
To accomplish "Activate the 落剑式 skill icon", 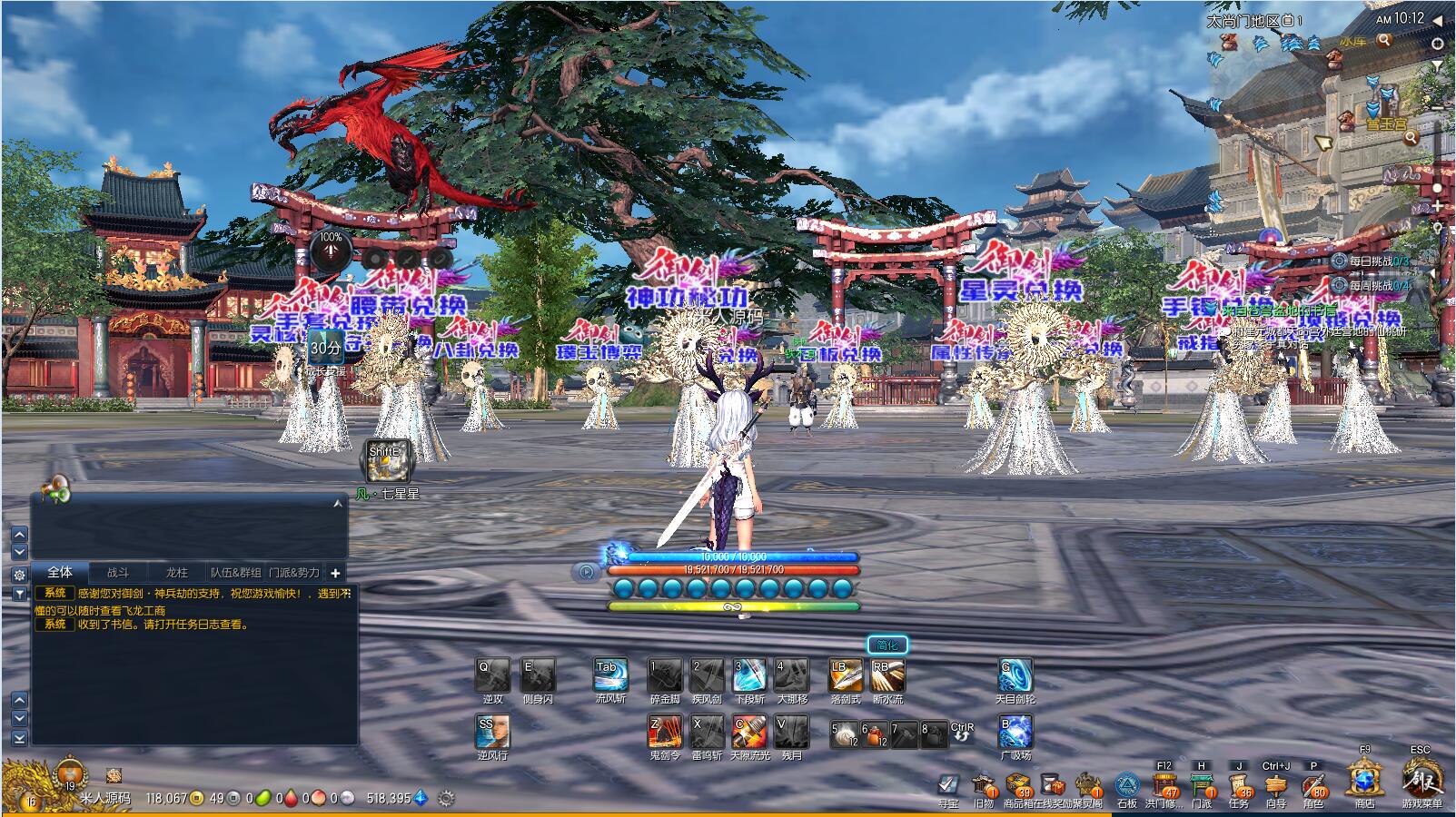I will tap(846, 675).
